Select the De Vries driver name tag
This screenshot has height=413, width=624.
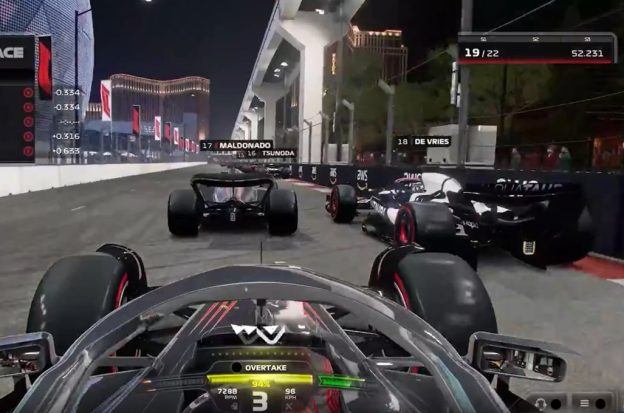pyautogui.click(x=423, y=142)
